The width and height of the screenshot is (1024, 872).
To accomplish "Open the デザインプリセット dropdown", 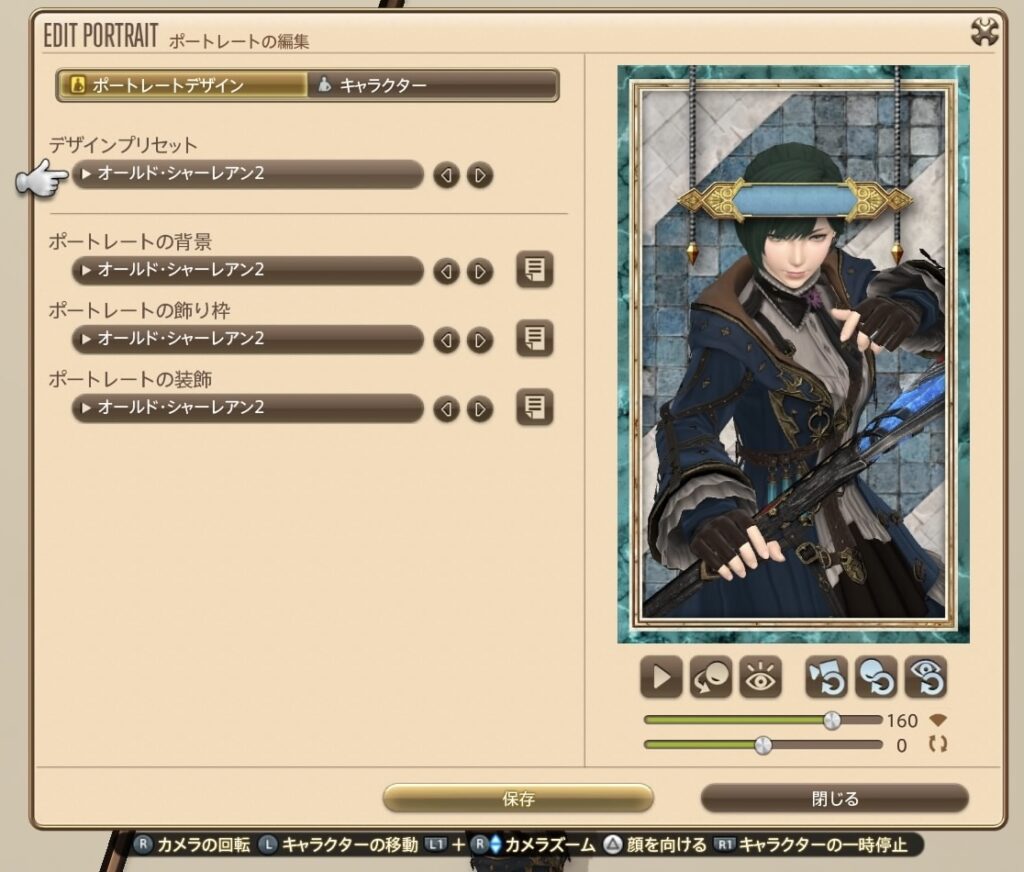I will pos(248,174).
